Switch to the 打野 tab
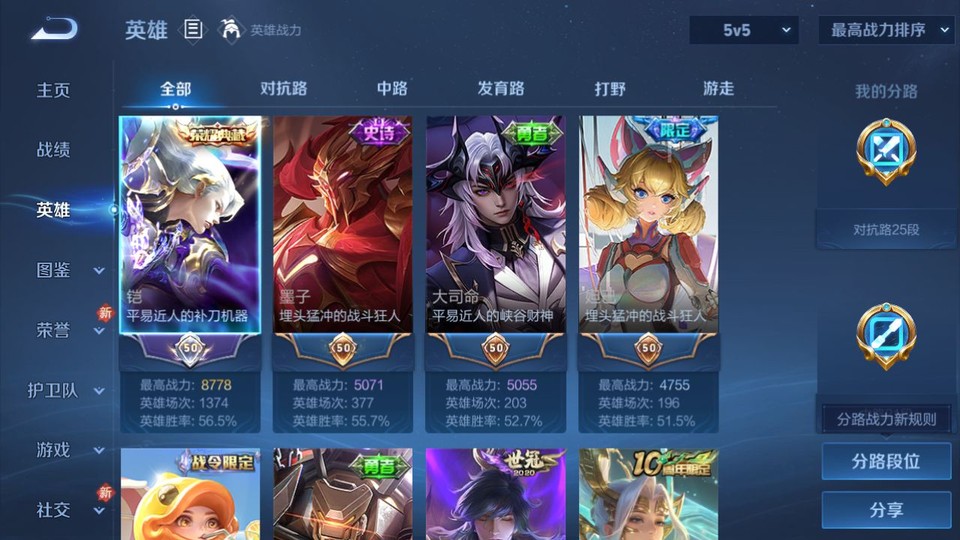The width and height of the screenshot is (960, 540). pyautogui.click(x=610, y=89)
